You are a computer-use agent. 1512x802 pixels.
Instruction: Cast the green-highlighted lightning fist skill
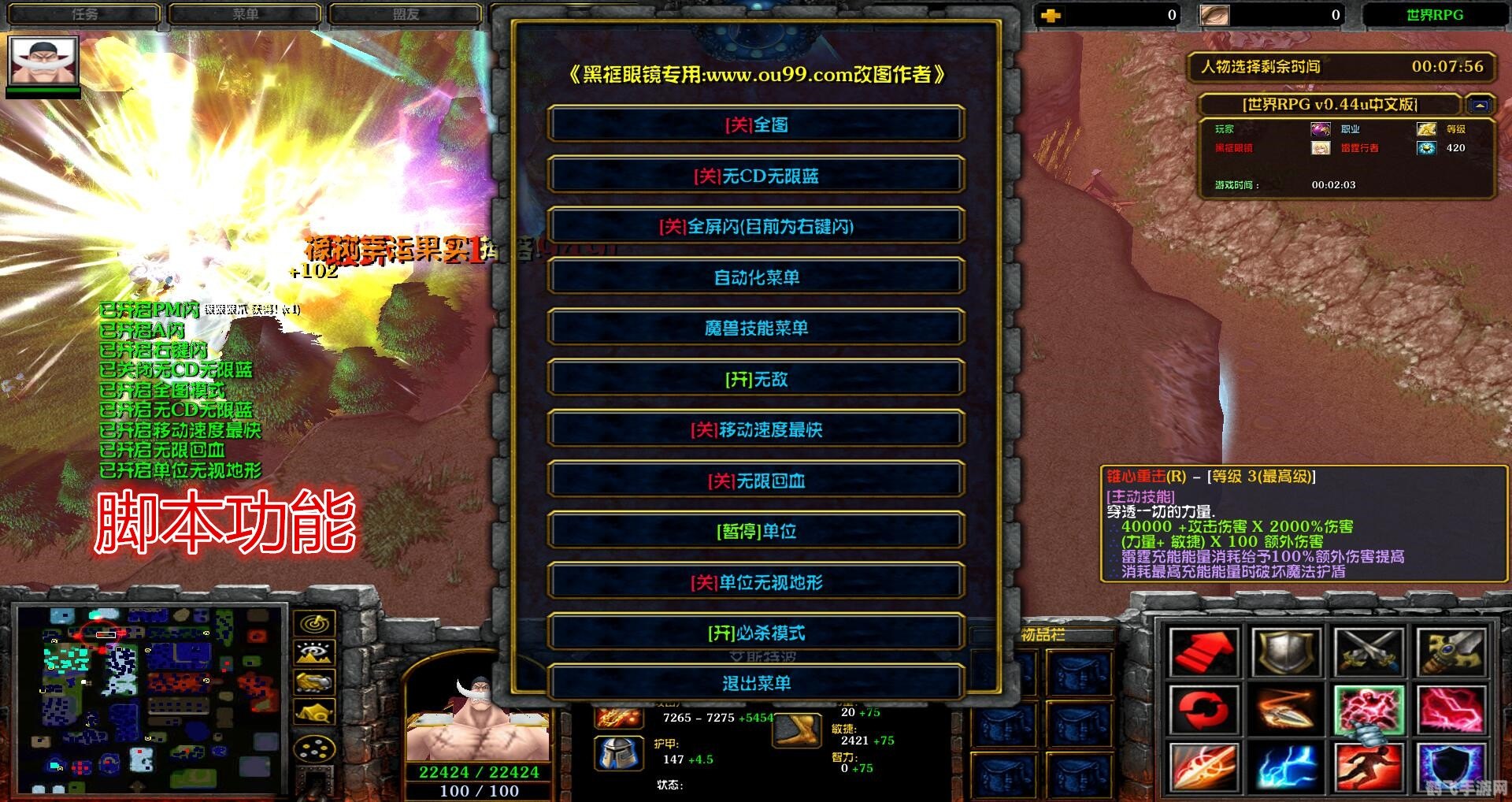[x=1369, y=710]
